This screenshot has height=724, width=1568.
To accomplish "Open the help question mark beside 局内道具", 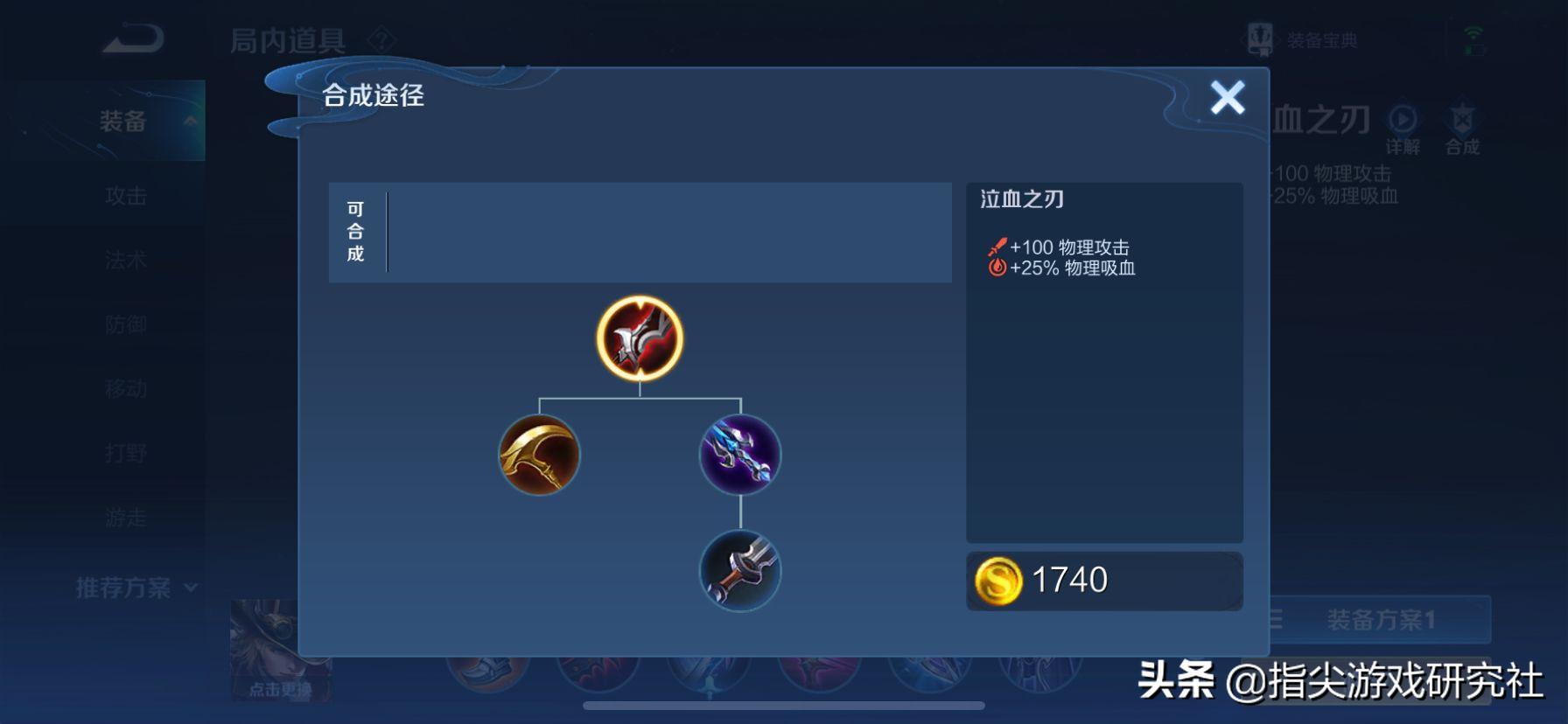I will pyautogui.click(x=381, y=38).
